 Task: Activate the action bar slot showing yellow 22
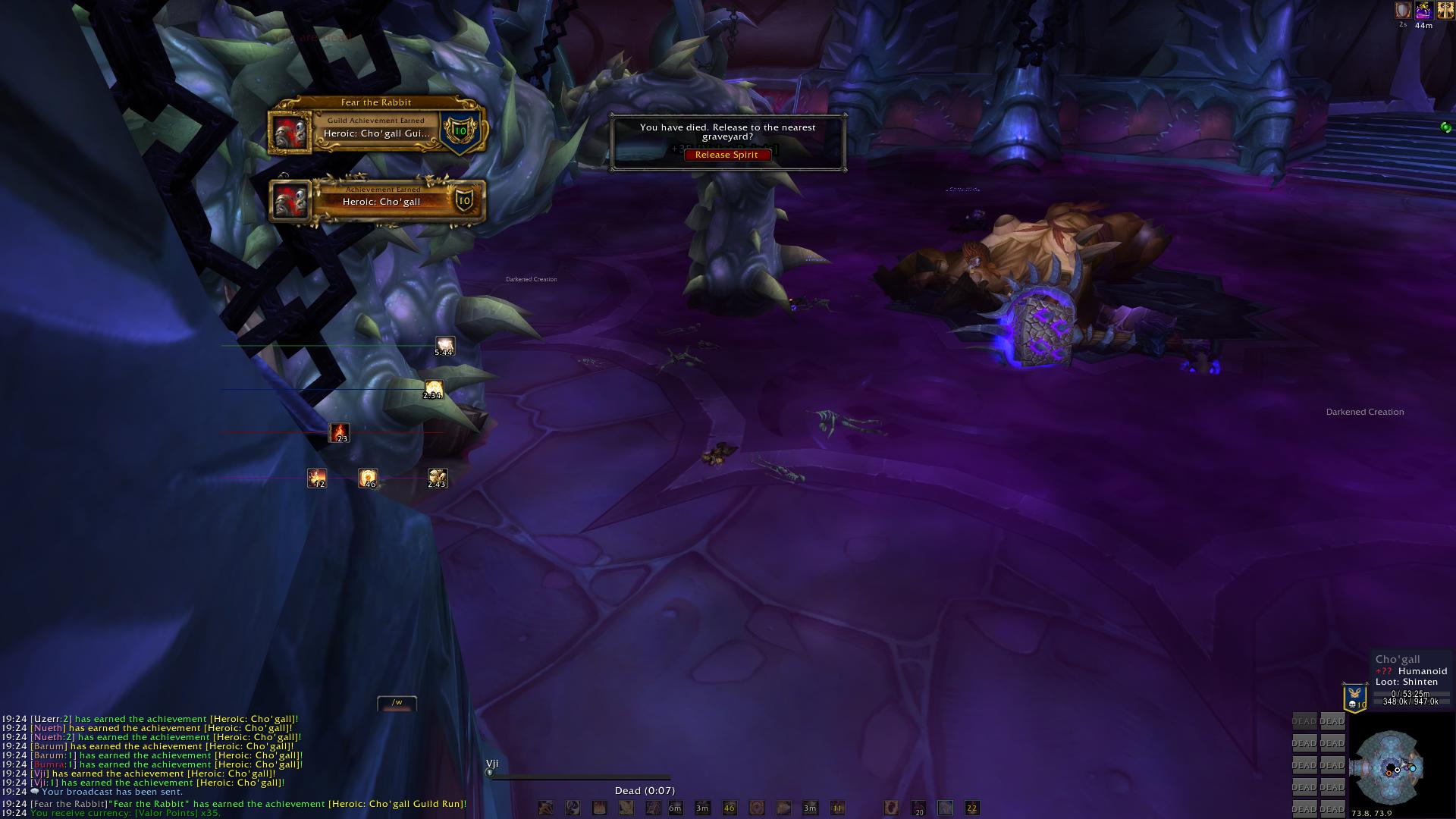(x=971, y=808)
